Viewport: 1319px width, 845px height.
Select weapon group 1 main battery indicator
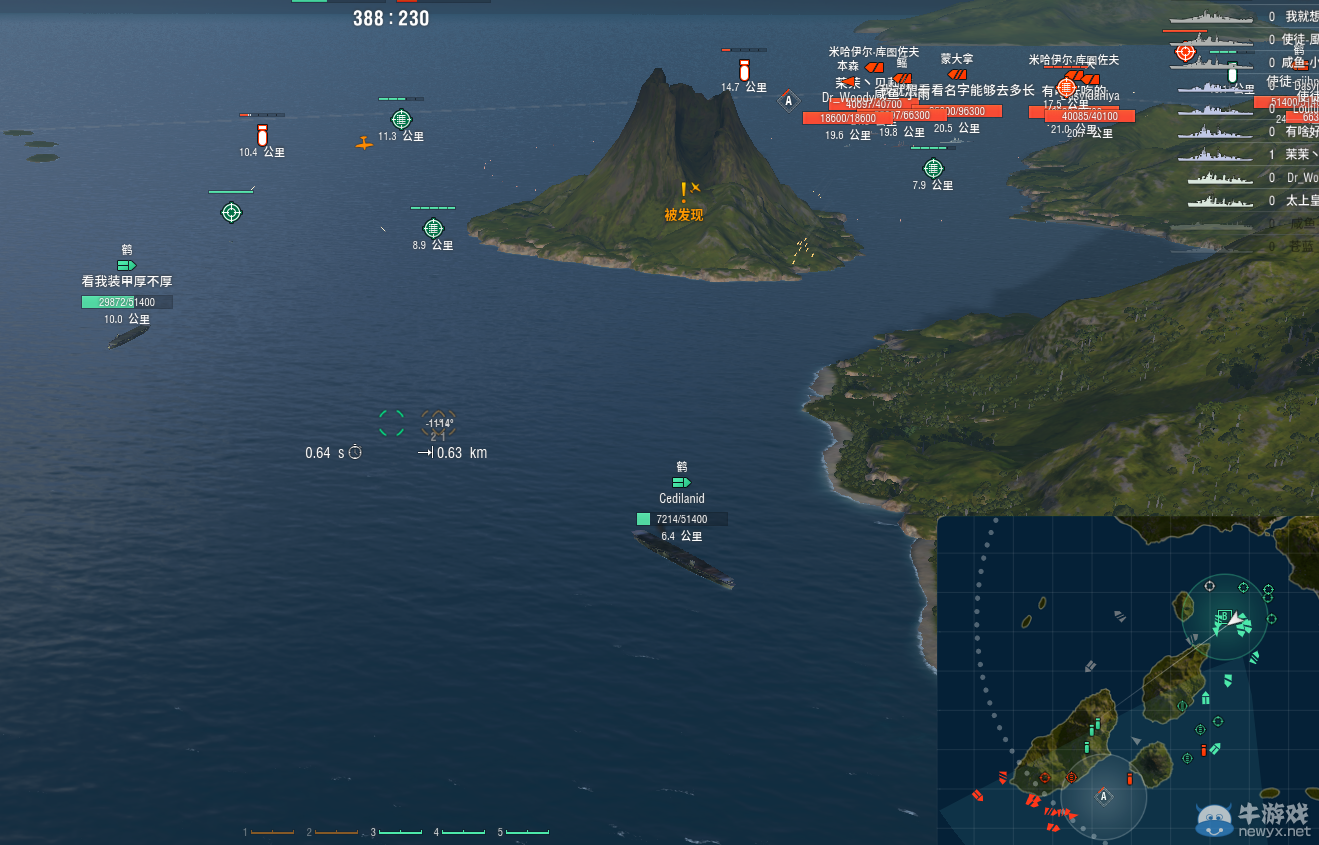272,831
